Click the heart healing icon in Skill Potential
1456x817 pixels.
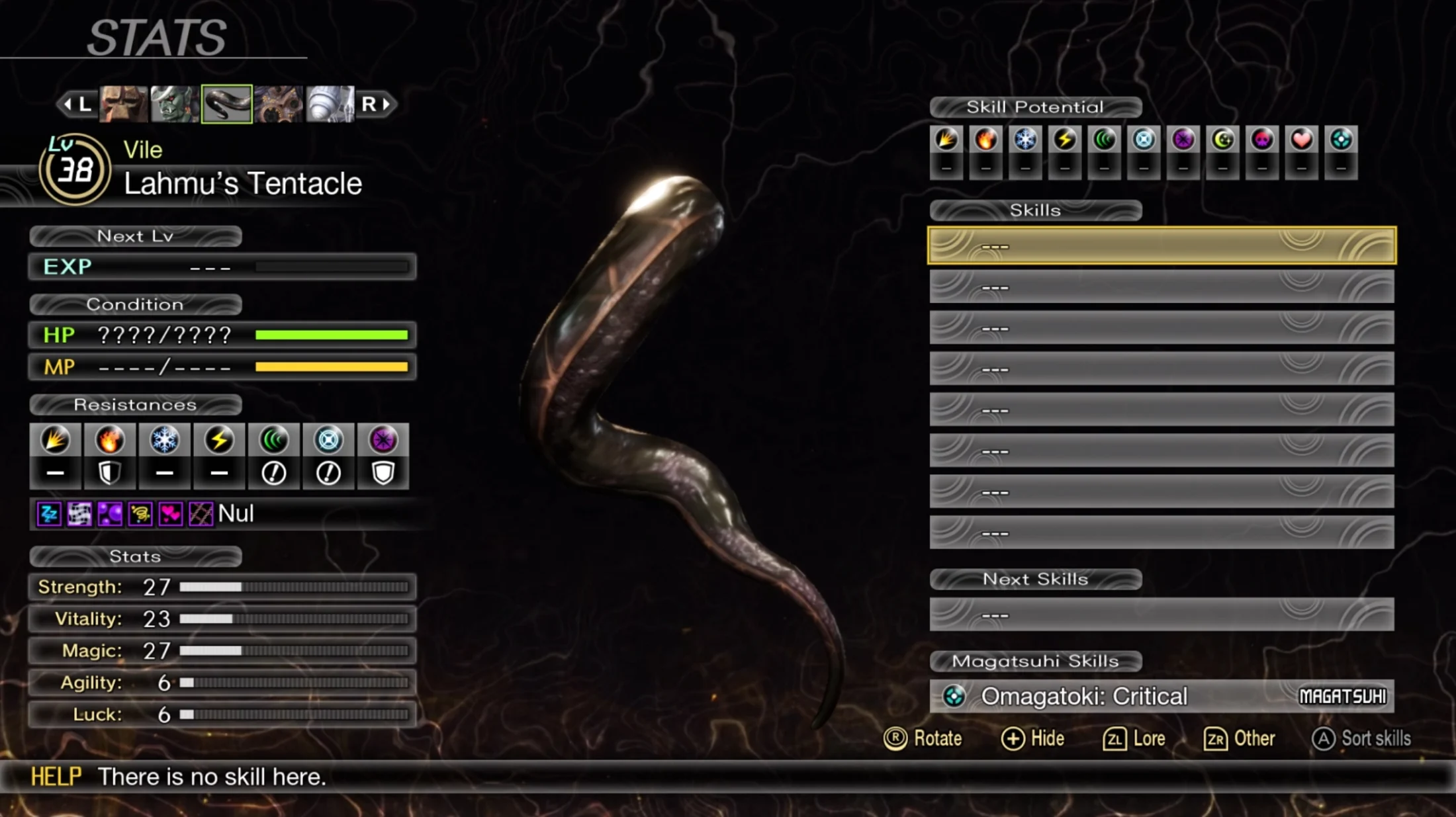1301,140
